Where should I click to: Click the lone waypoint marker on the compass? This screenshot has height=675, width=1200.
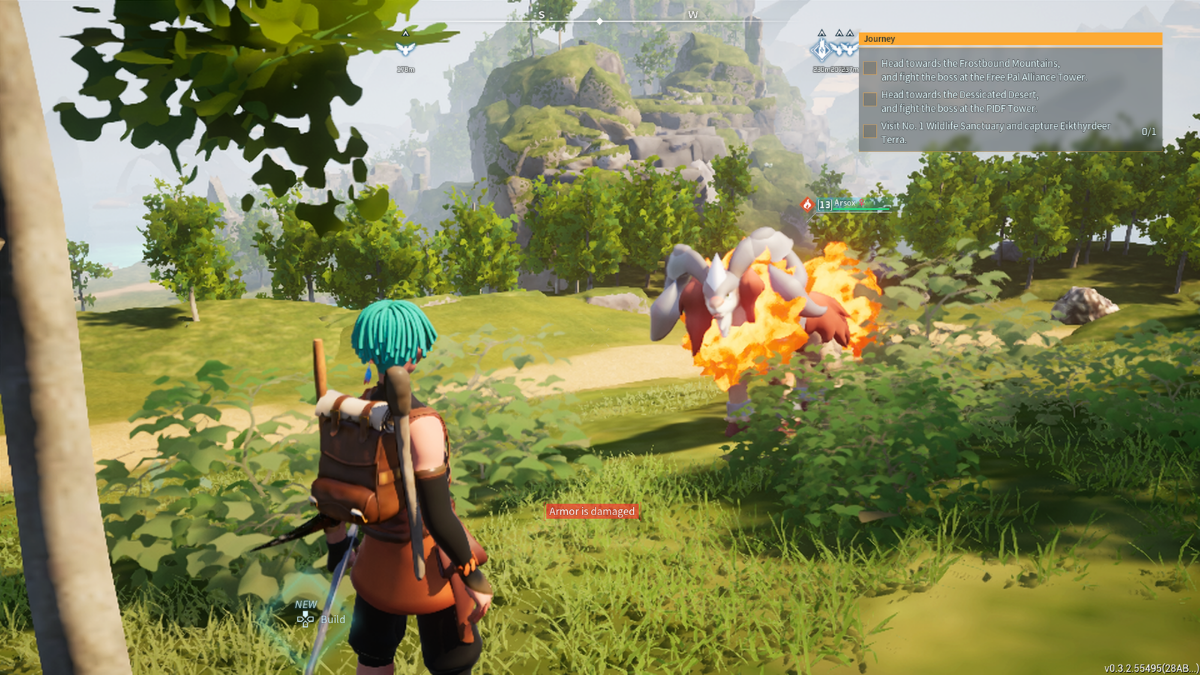pyautogui.click(x=404, y=46)
